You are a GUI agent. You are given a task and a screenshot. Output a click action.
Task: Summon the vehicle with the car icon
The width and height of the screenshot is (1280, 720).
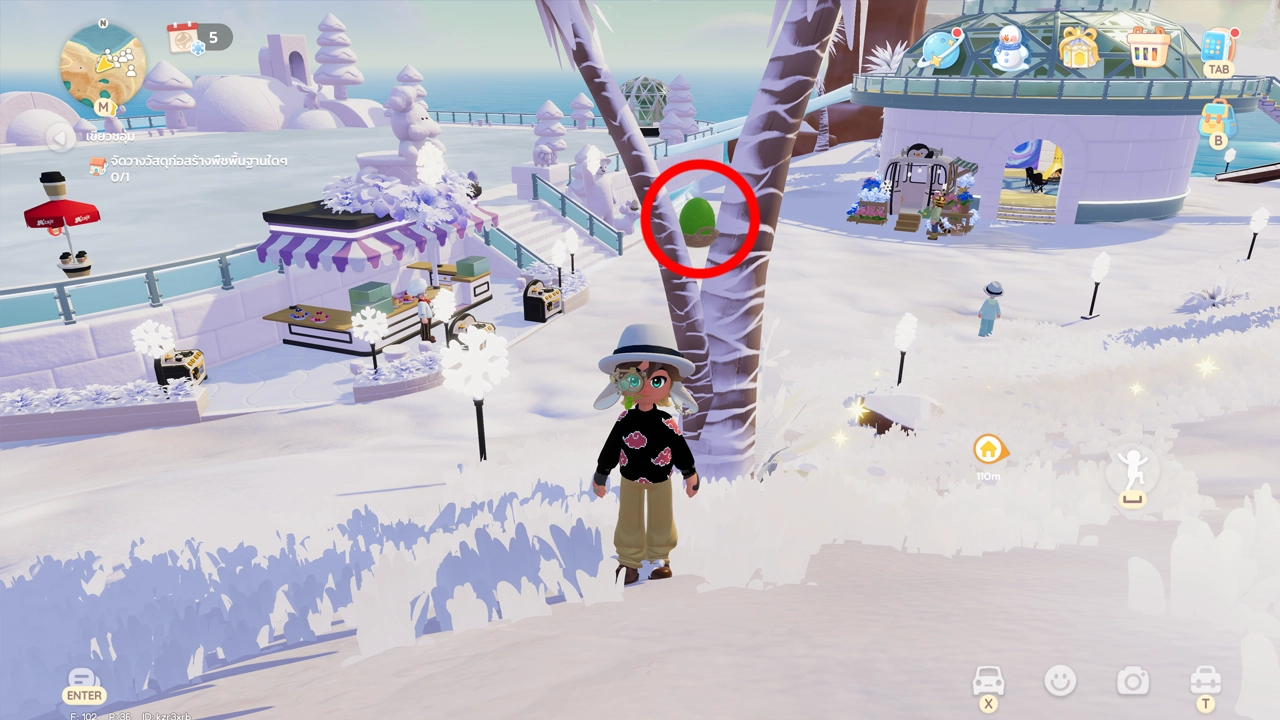pyautogui.click(x=988, y=682)
